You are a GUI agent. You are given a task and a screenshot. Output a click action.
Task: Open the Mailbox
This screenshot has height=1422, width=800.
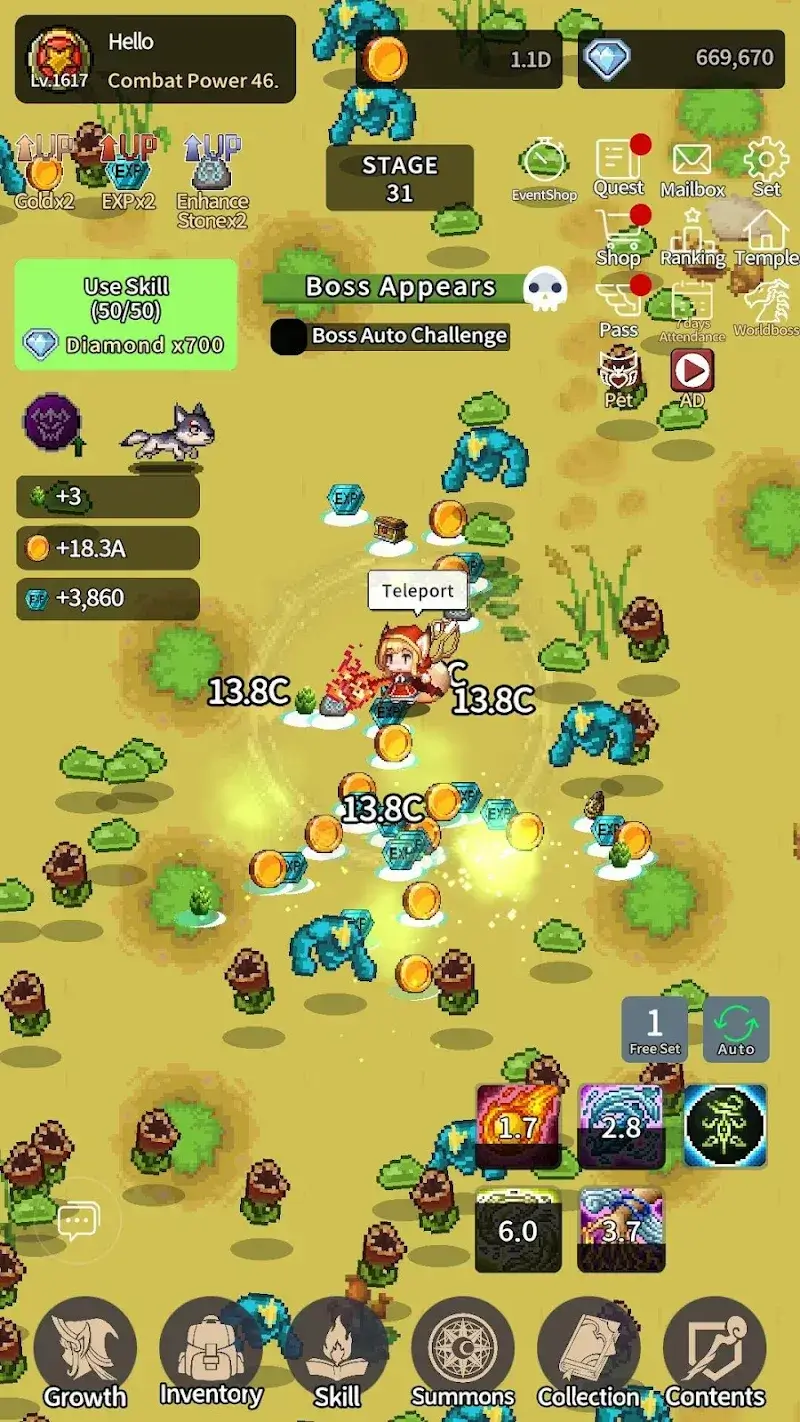[x=692, y=168]
